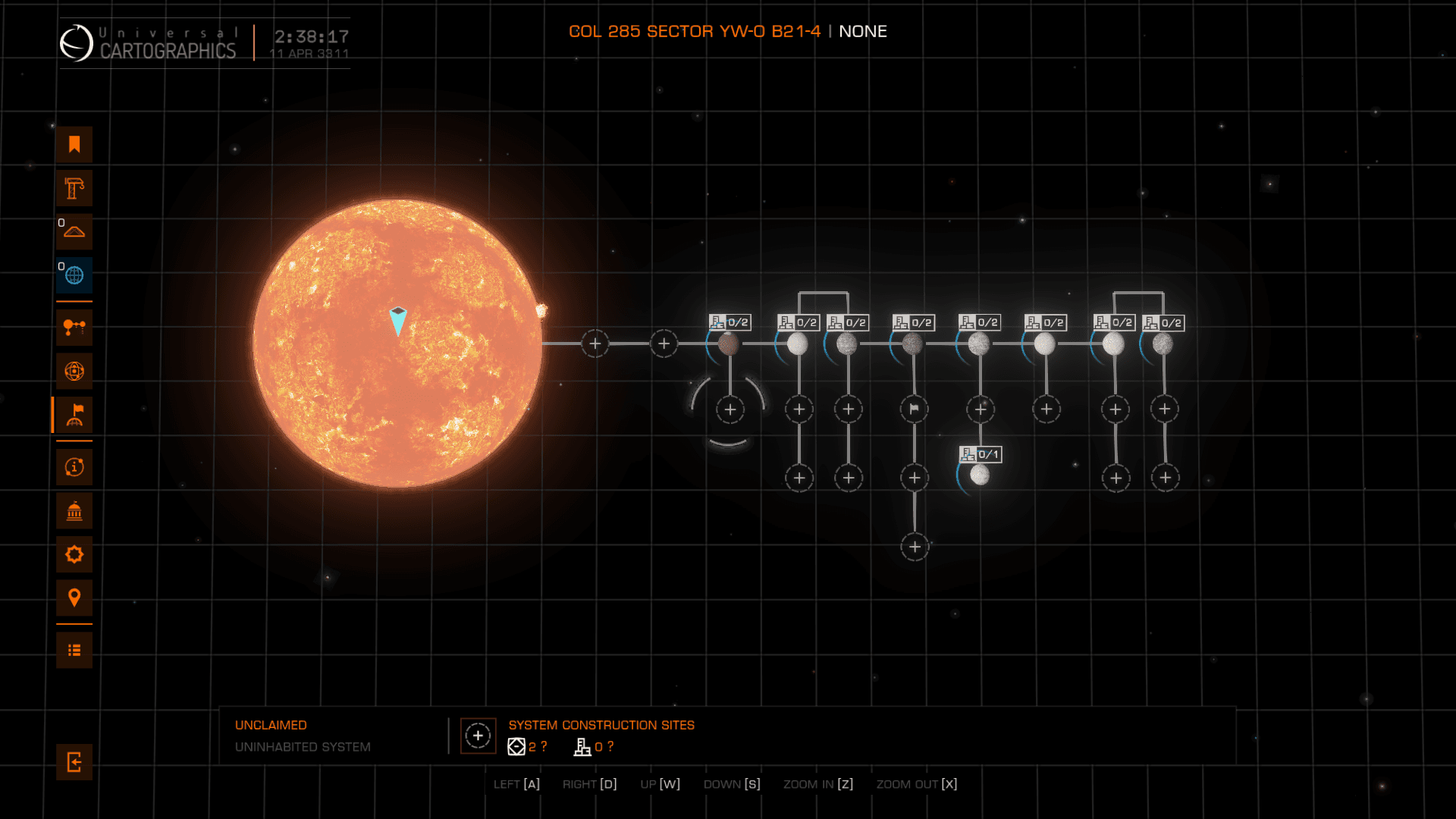Open the gear settings icon

tap(74, 554)
